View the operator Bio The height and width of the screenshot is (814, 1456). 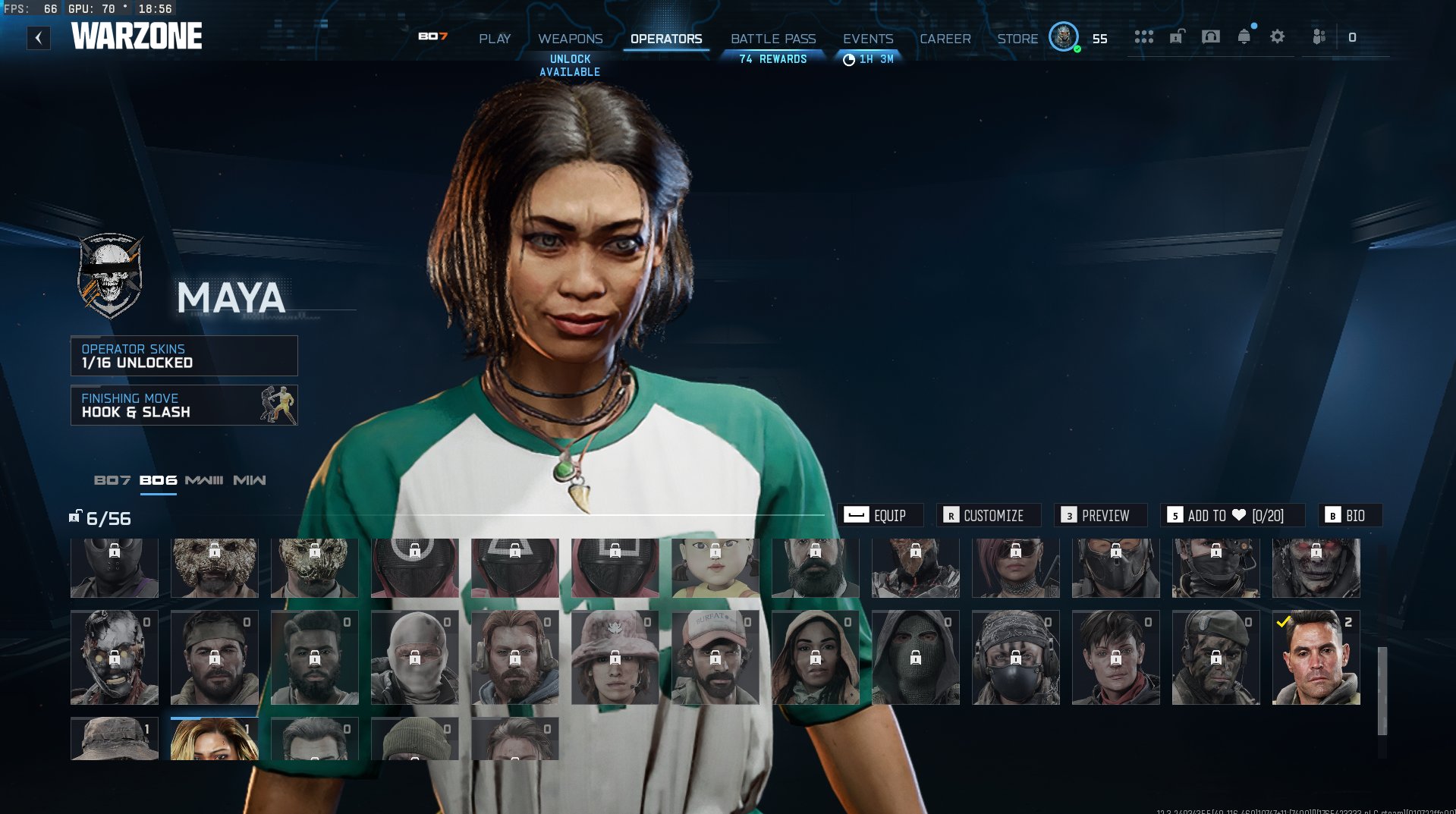1350,516
